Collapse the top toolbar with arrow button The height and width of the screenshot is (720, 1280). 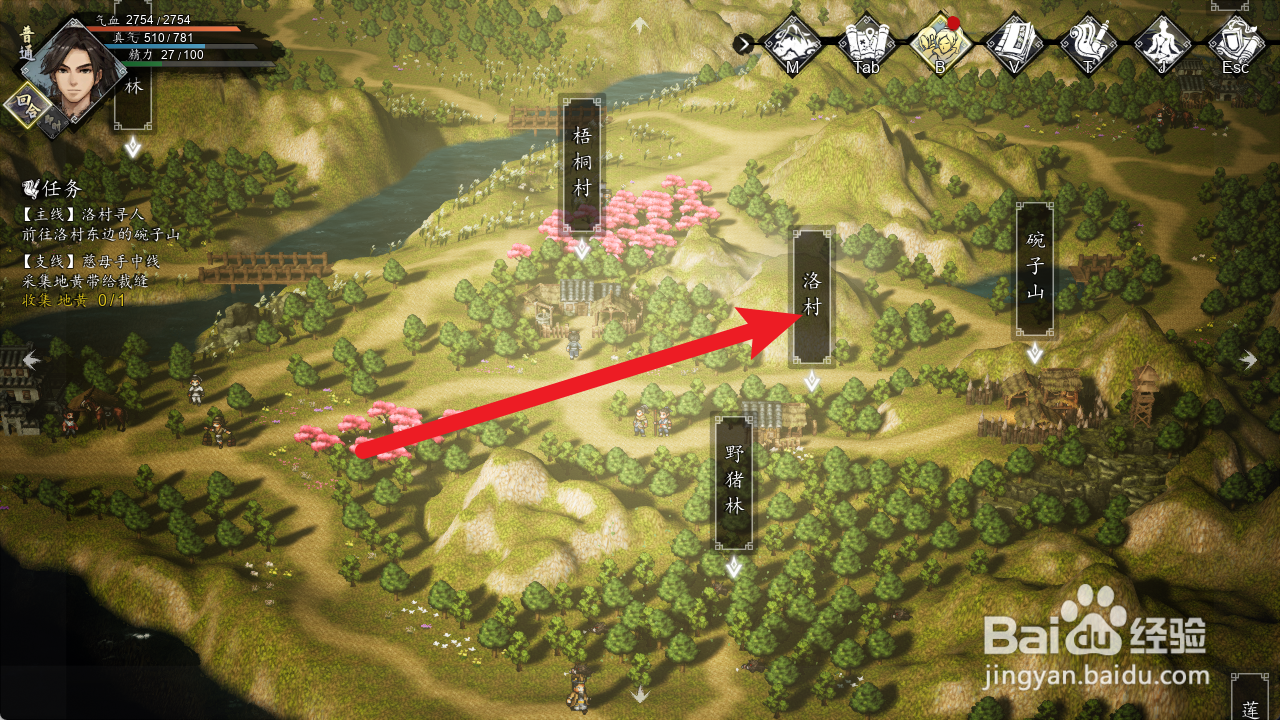pyautogui.click(x=743, y=43)
